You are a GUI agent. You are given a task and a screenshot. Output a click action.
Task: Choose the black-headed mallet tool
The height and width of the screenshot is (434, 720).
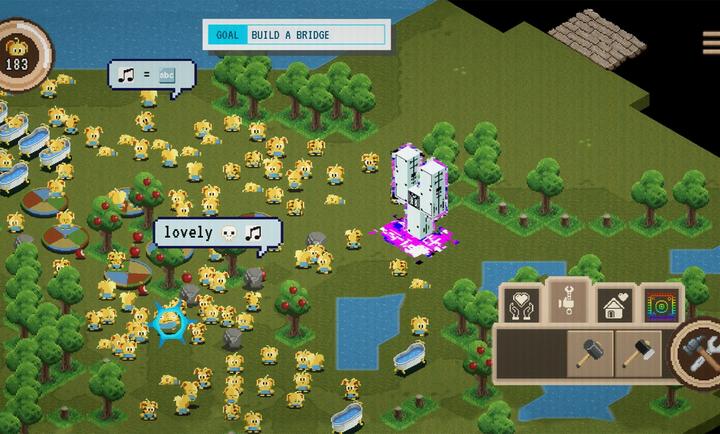[x=637, y=351]
